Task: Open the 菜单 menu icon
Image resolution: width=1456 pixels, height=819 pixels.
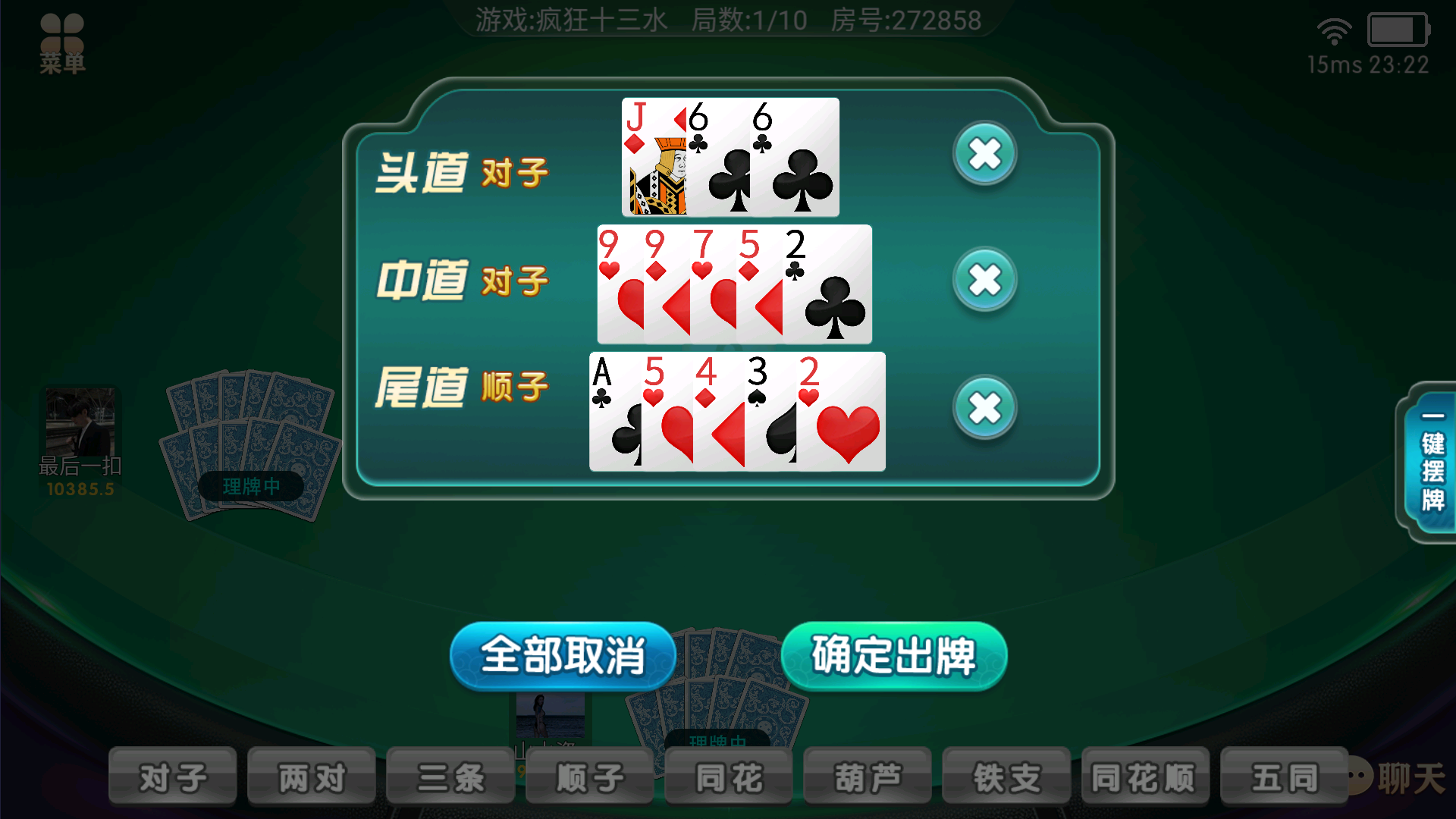Action: pyautogui.click(x=62, y=36)
